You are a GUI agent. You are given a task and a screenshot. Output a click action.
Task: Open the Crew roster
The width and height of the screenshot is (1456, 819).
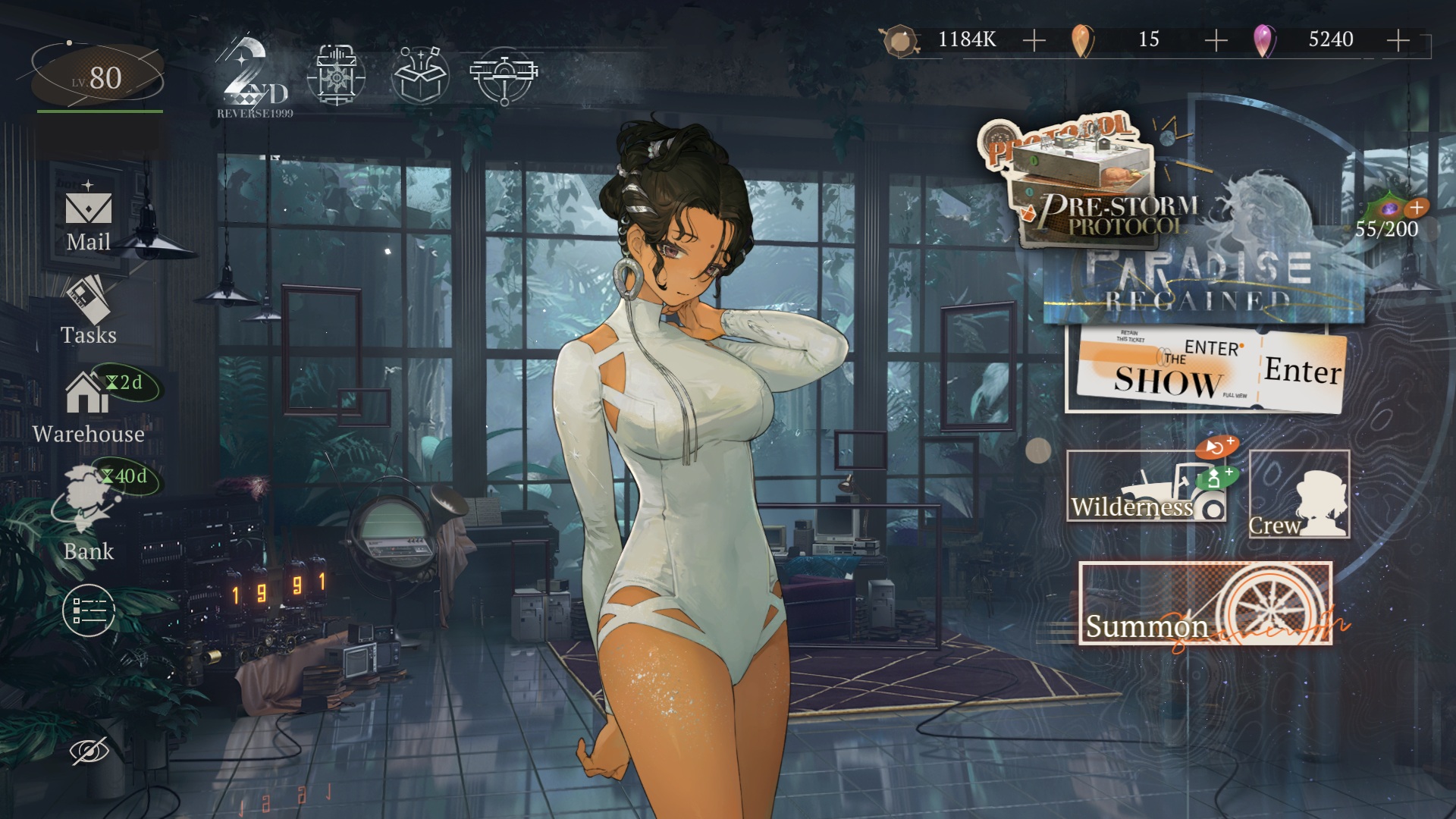tap(1299, 494)
